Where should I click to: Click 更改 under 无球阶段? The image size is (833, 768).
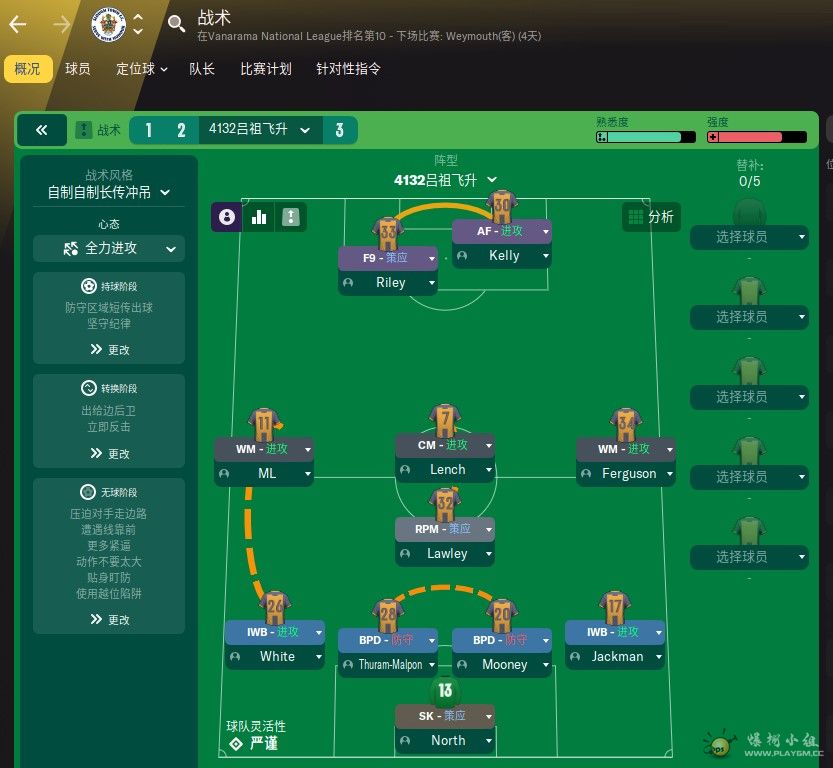point(109,620)
